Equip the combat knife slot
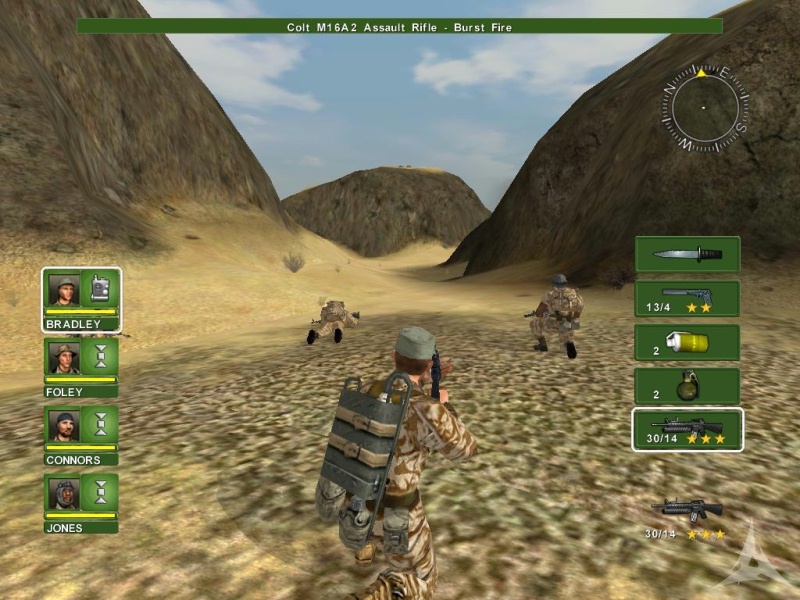 687,254
